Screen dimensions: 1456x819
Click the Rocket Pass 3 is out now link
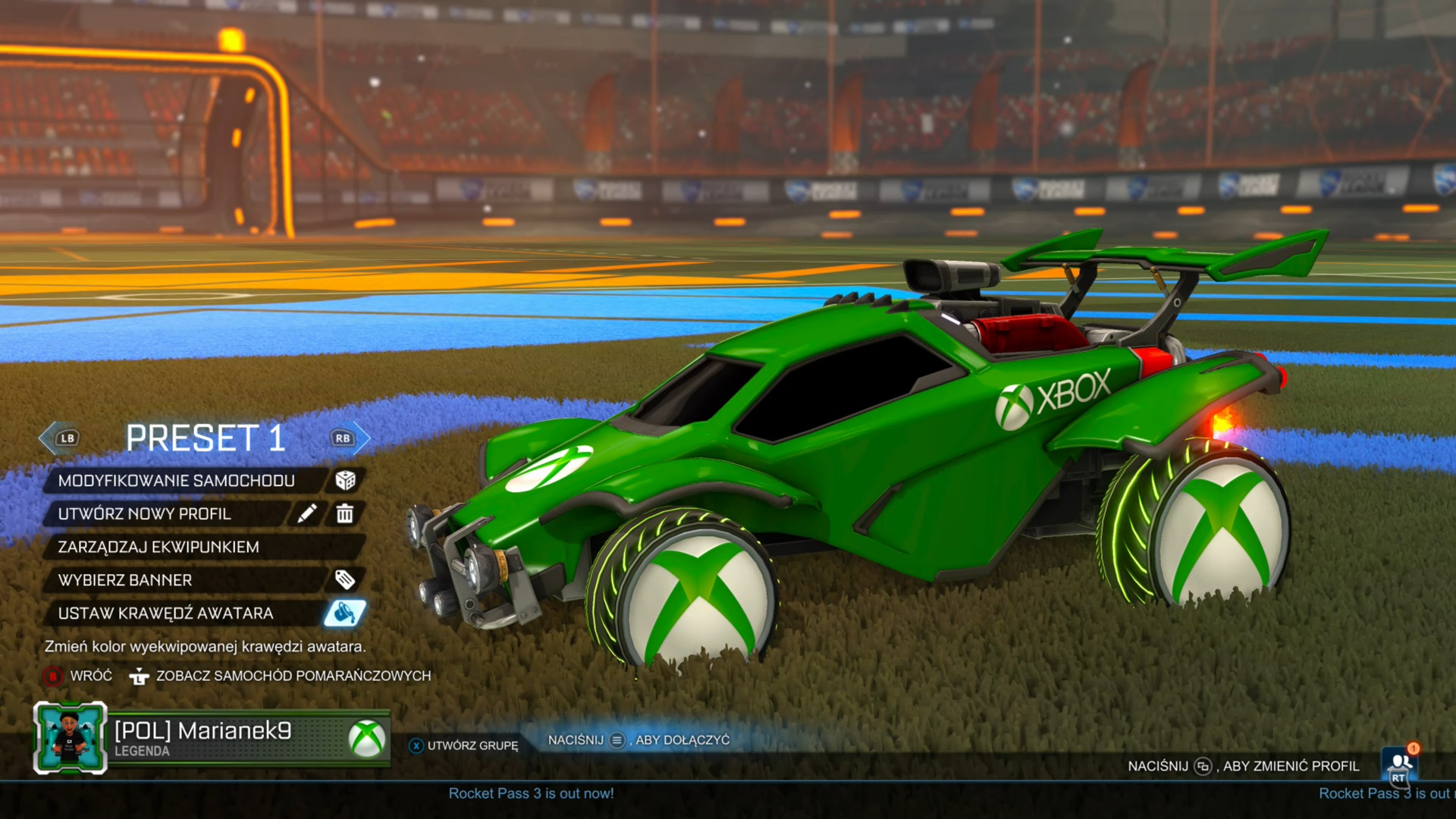[x=530, y=793]
